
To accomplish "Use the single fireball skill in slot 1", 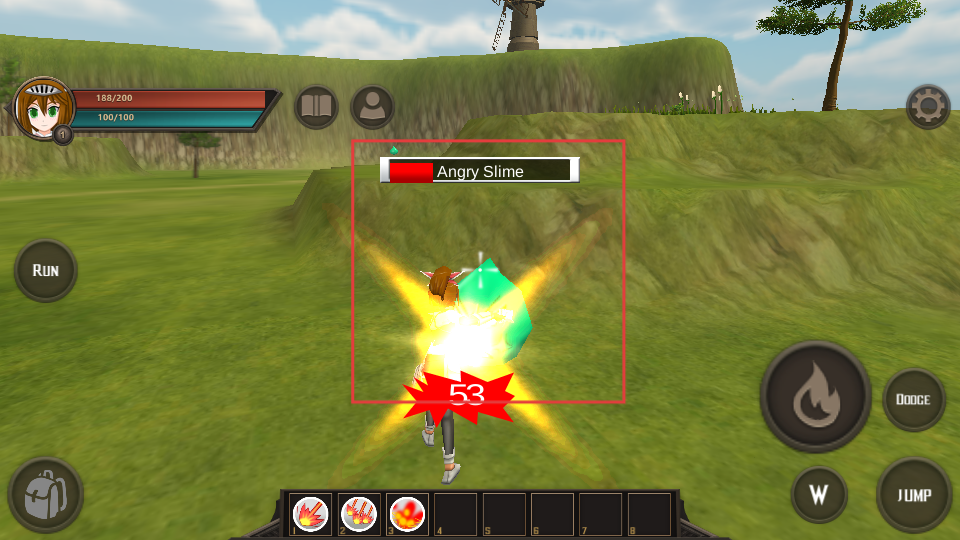I will (x=312, y=514).
